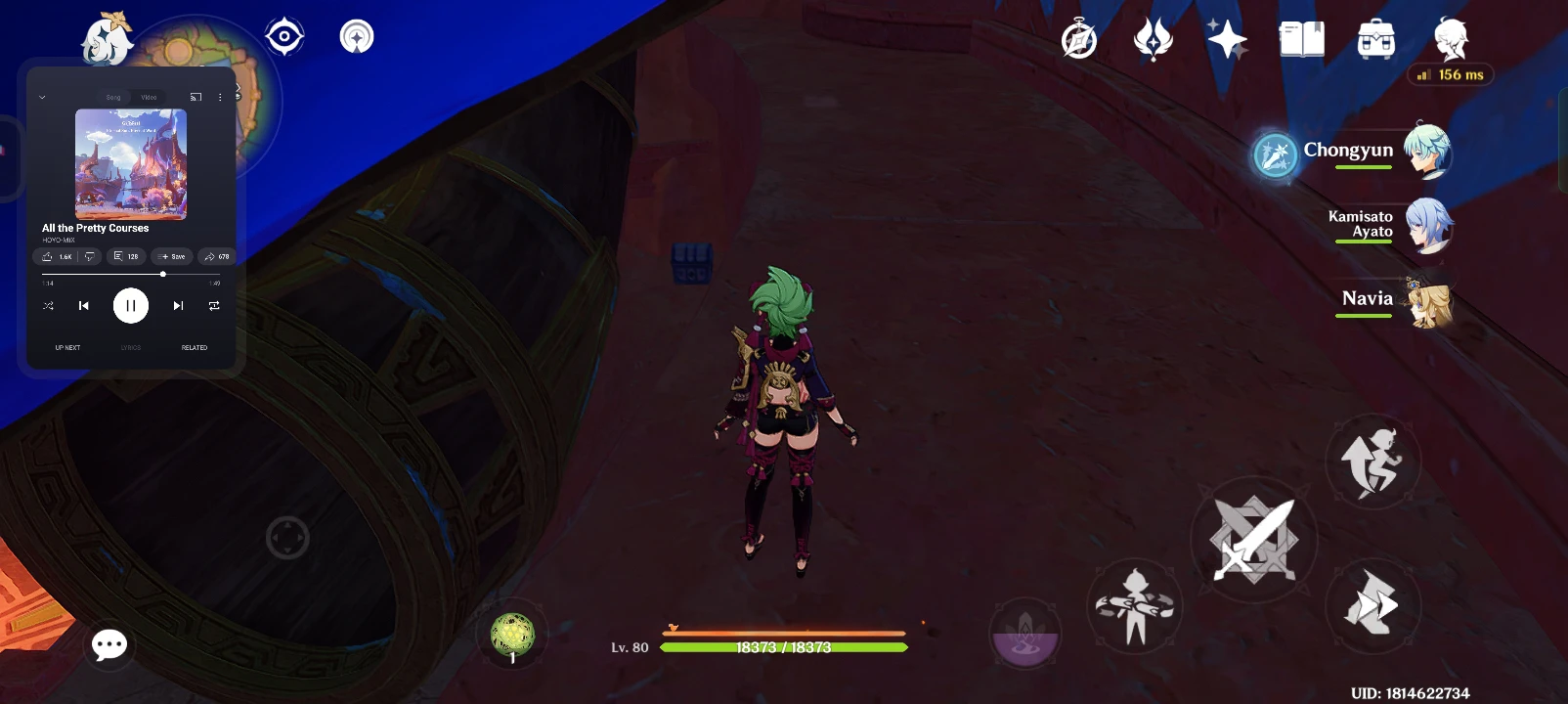Open the RELATED tab
1568x704 pixels.
pos(195,347)
